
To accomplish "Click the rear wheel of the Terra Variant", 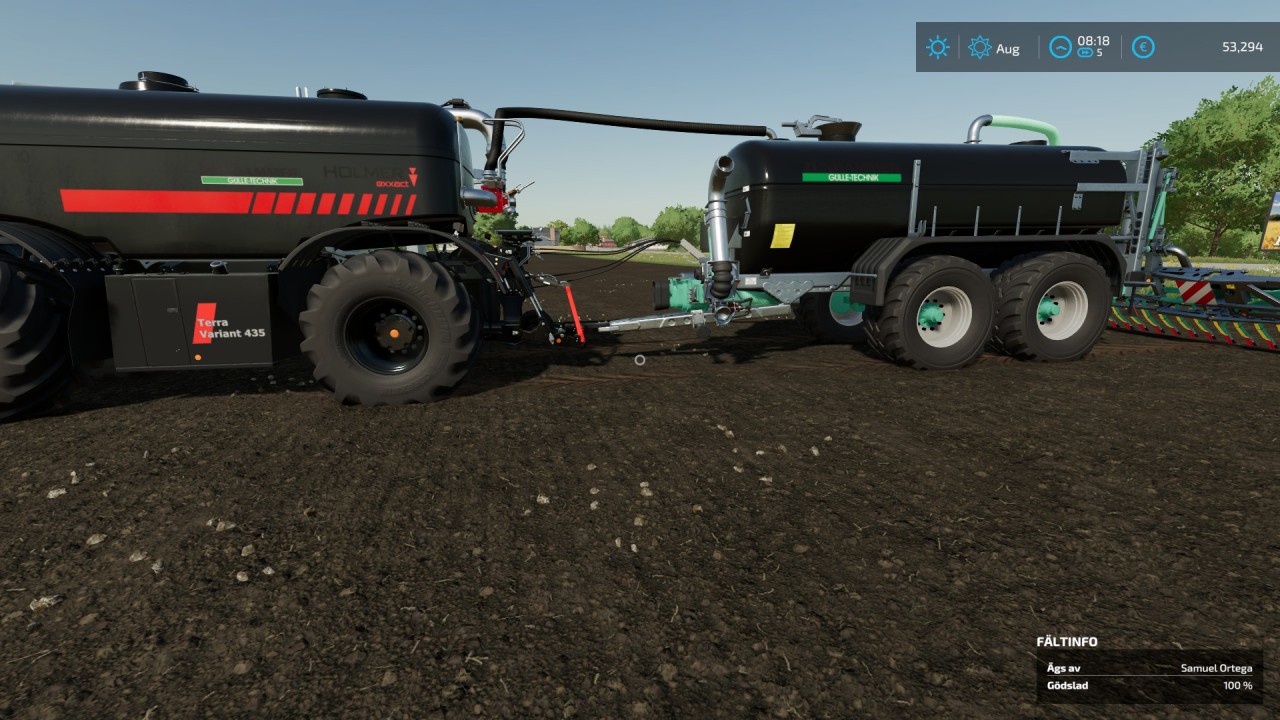I will pos(392,332).
